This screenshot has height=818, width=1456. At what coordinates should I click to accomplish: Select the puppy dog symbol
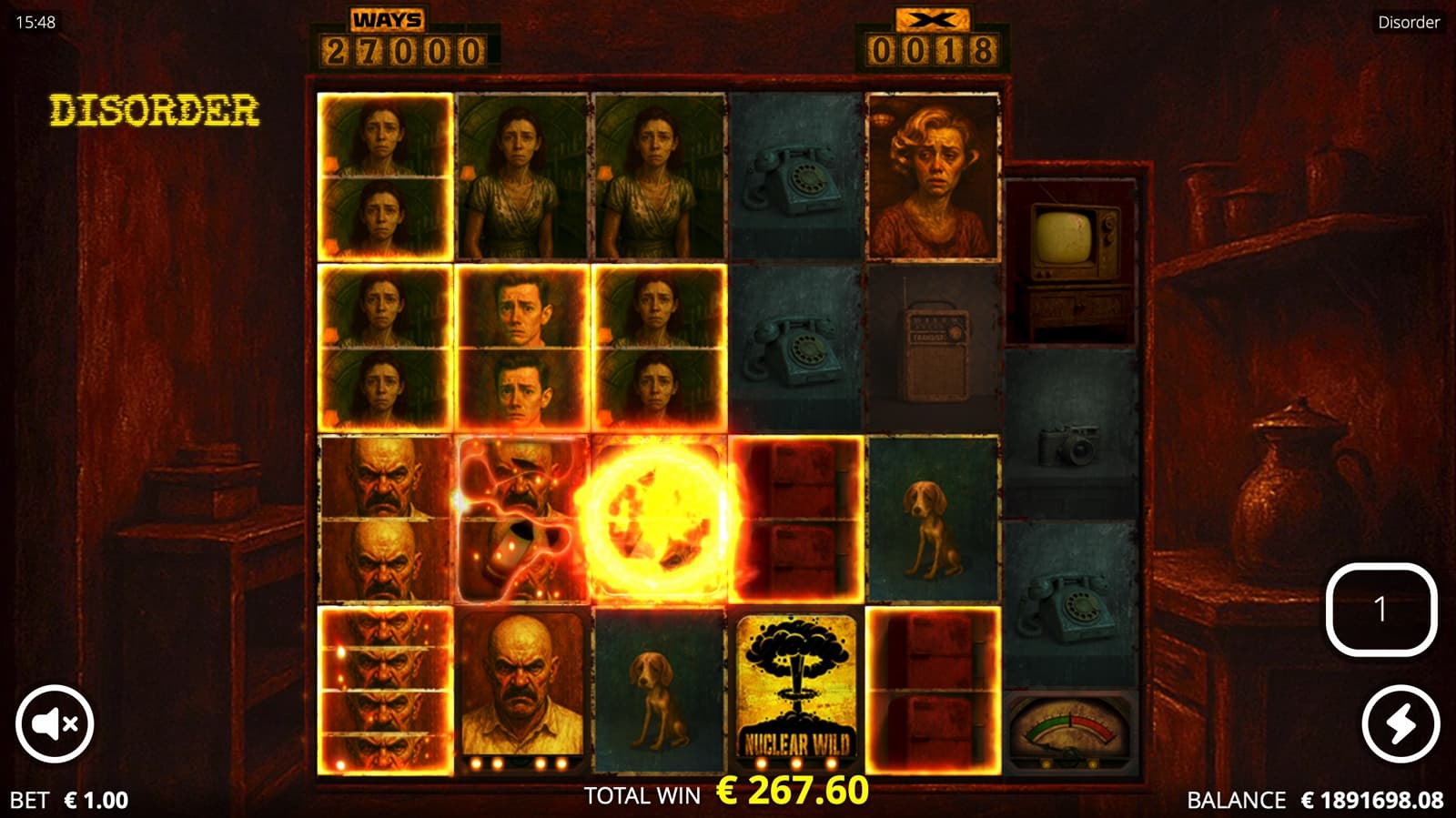[934, 519]
